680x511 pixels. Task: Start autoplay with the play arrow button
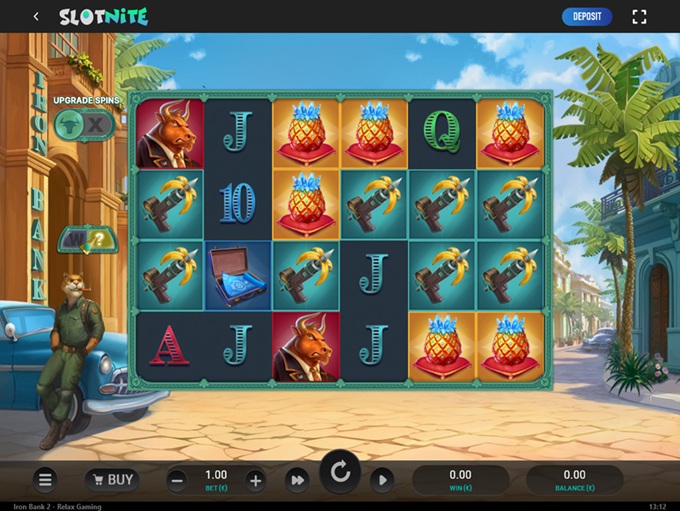pos(382,480)
